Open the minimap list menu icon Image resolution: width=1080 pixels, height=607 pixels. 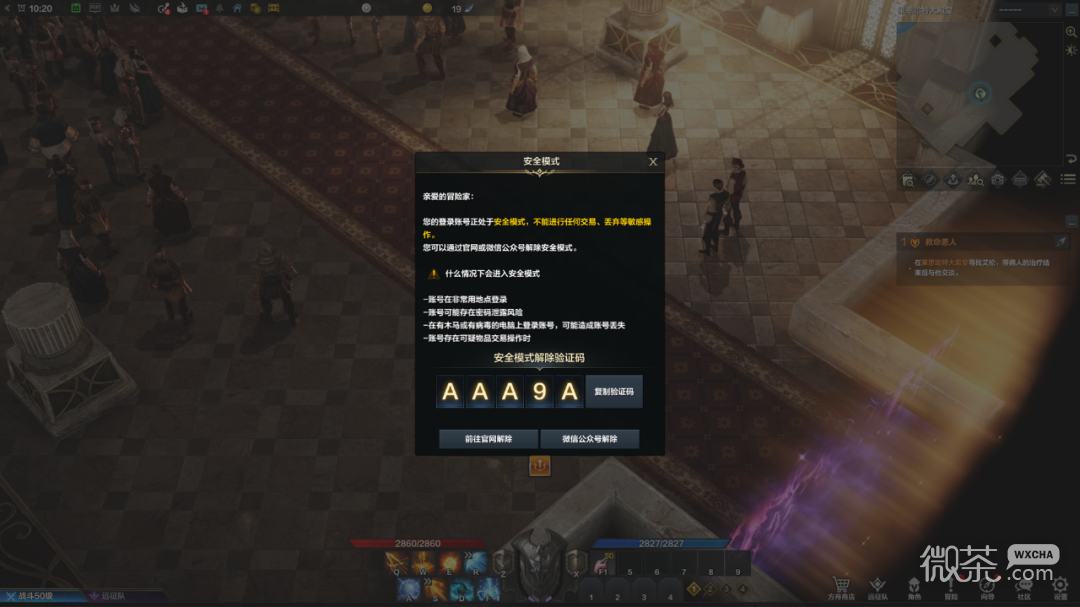coord(1070,180)
